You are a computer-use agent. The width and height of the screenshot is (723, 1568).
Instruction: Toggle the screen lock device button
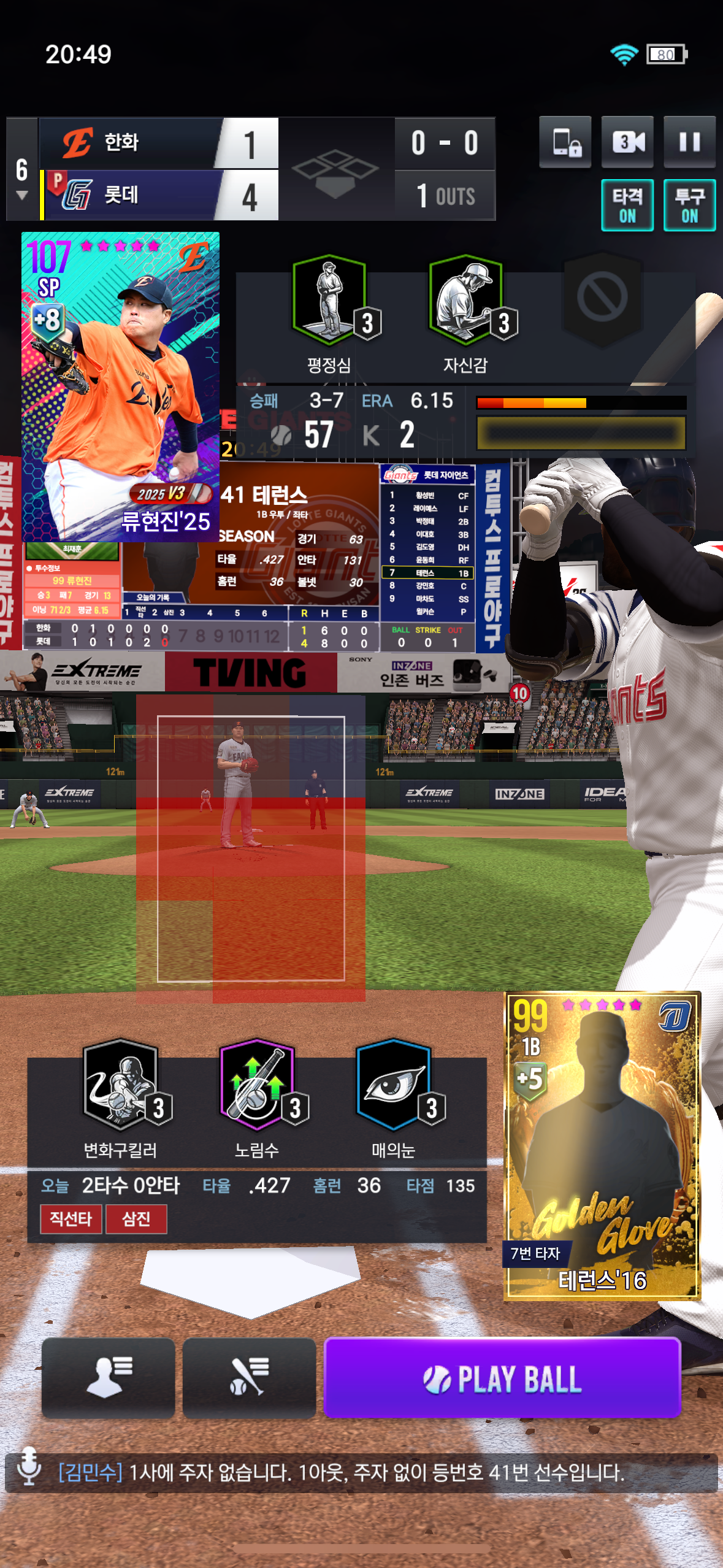pos(565,142)
